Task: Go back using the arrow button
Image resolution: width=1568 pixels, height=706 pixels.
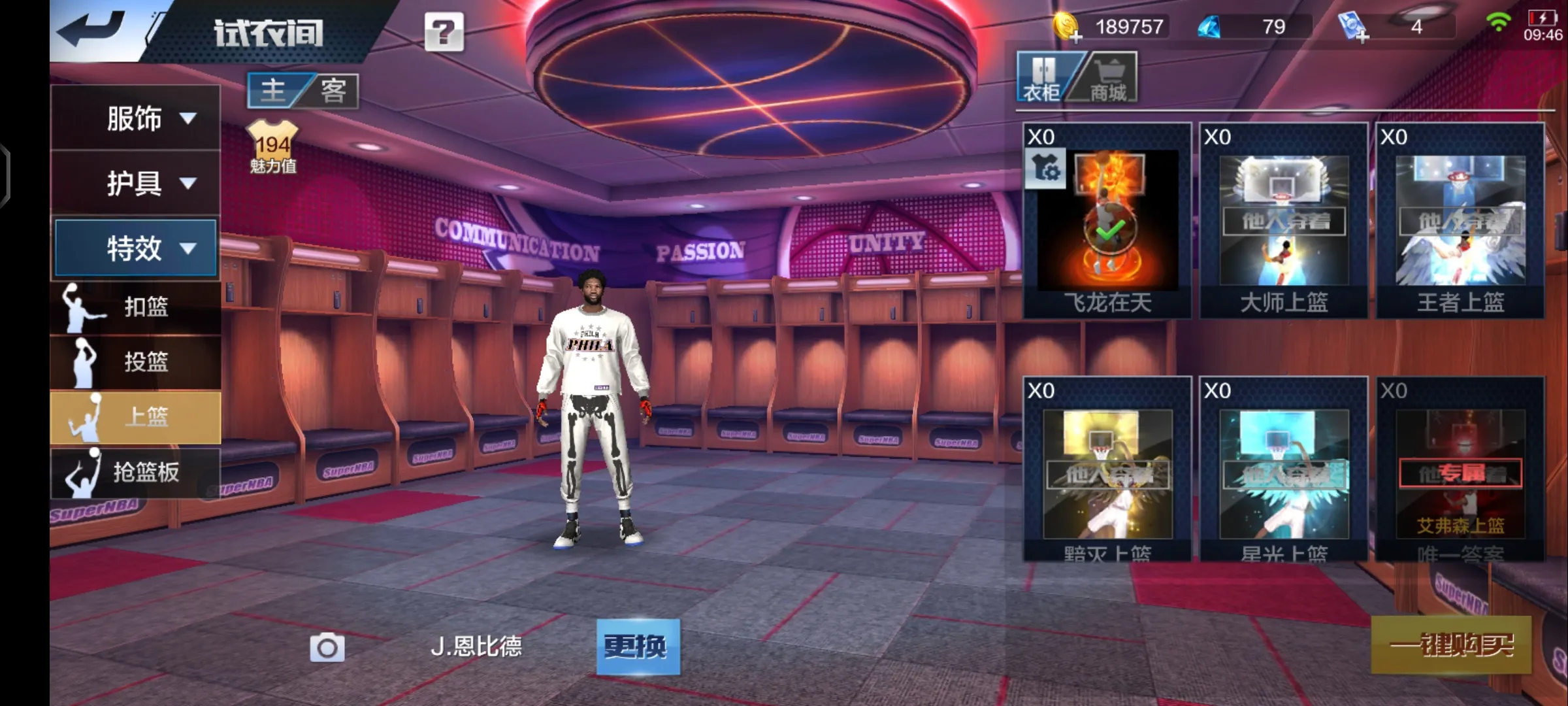Action: 91,31
